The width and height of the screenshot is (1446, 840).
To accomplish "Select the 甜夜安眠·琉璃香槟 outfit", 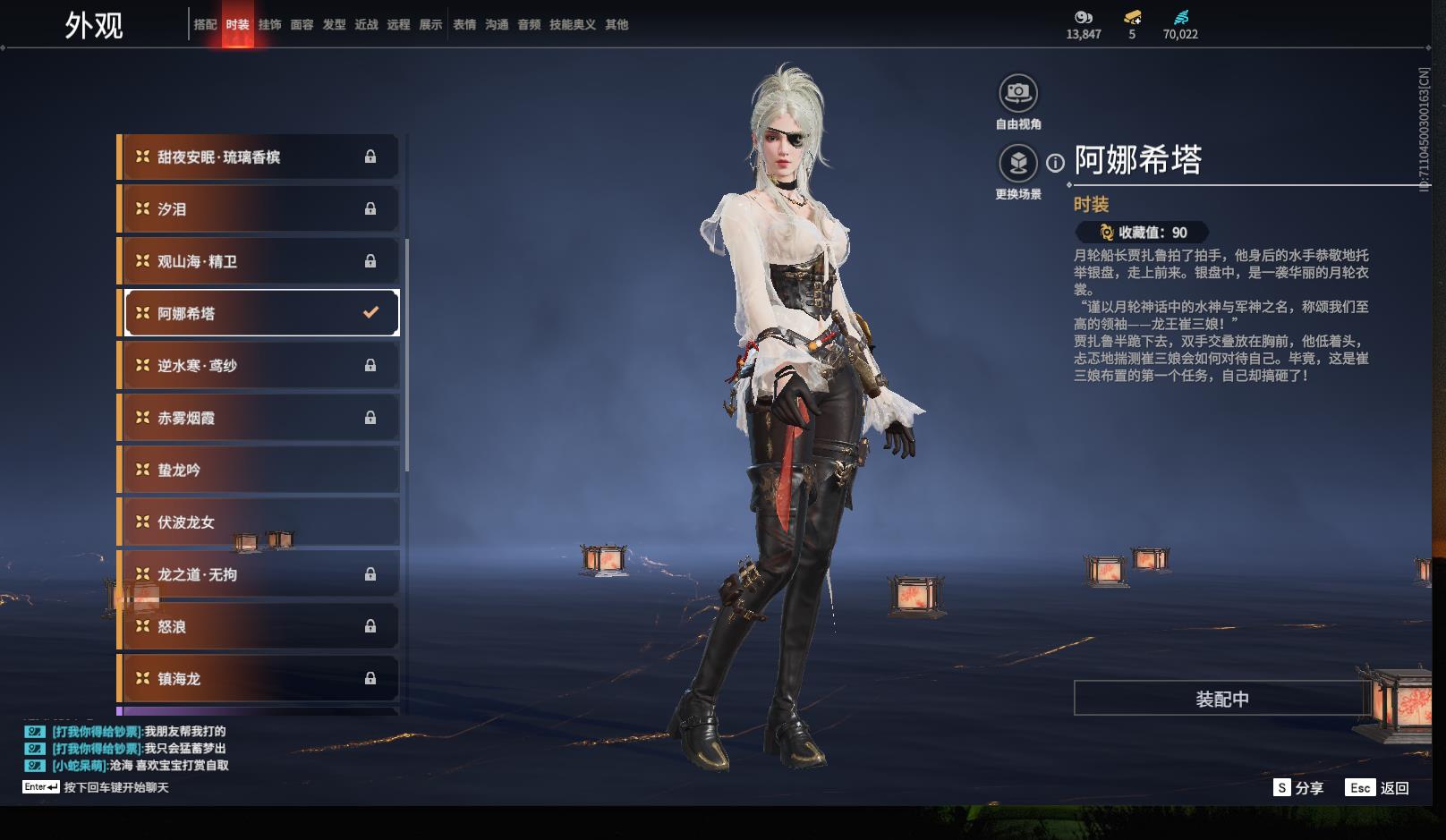I will pyautogui.click(x=258, y=157).
